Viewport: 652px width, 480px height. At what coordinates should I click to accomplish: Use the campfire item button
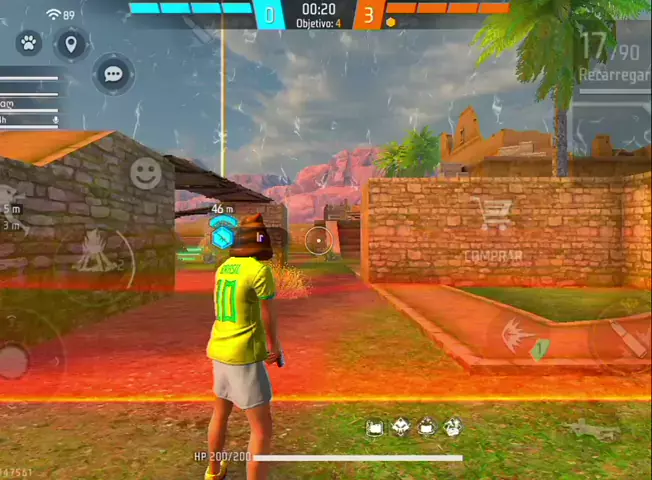(95, 252)
